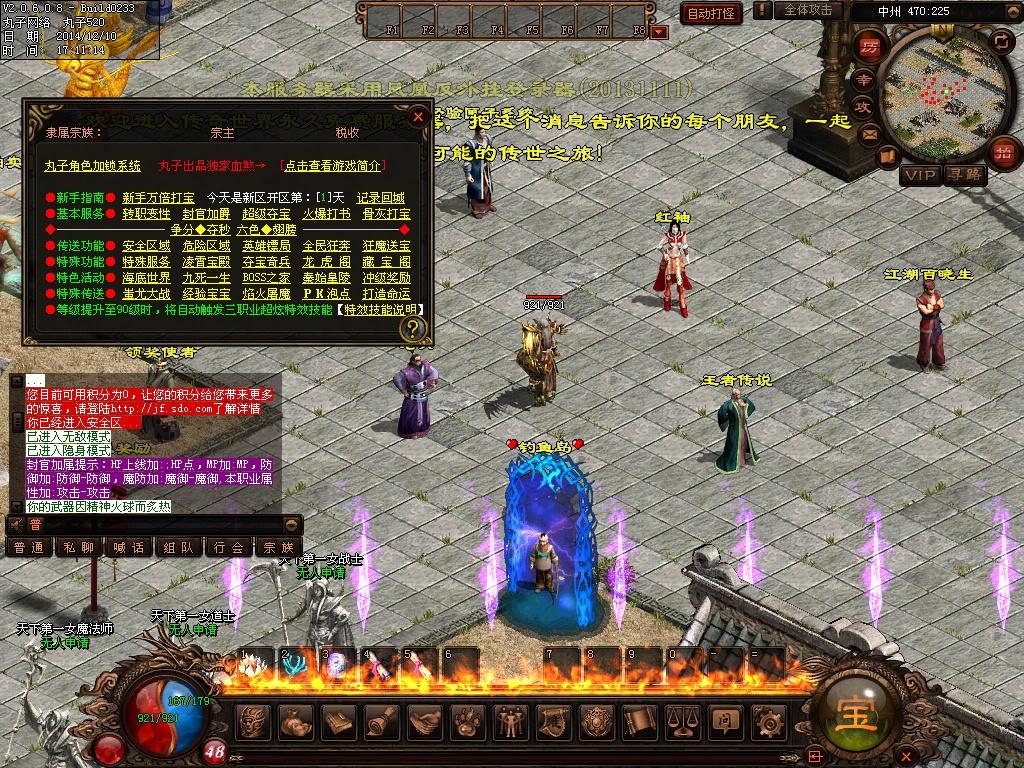Open the gear settings icon
The width and height of the screenshot is (1024, 768).
tap(767, 721)
